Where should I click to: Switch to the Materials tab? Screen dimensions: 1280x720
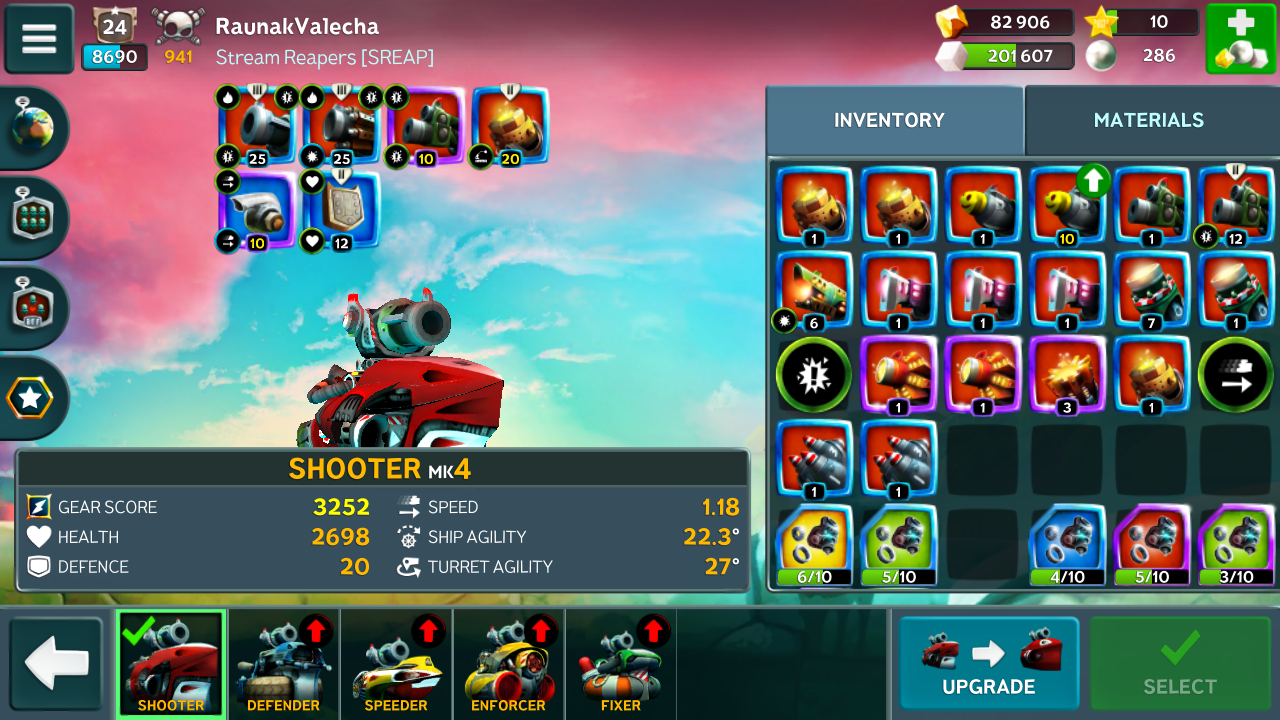[1148, 120]
